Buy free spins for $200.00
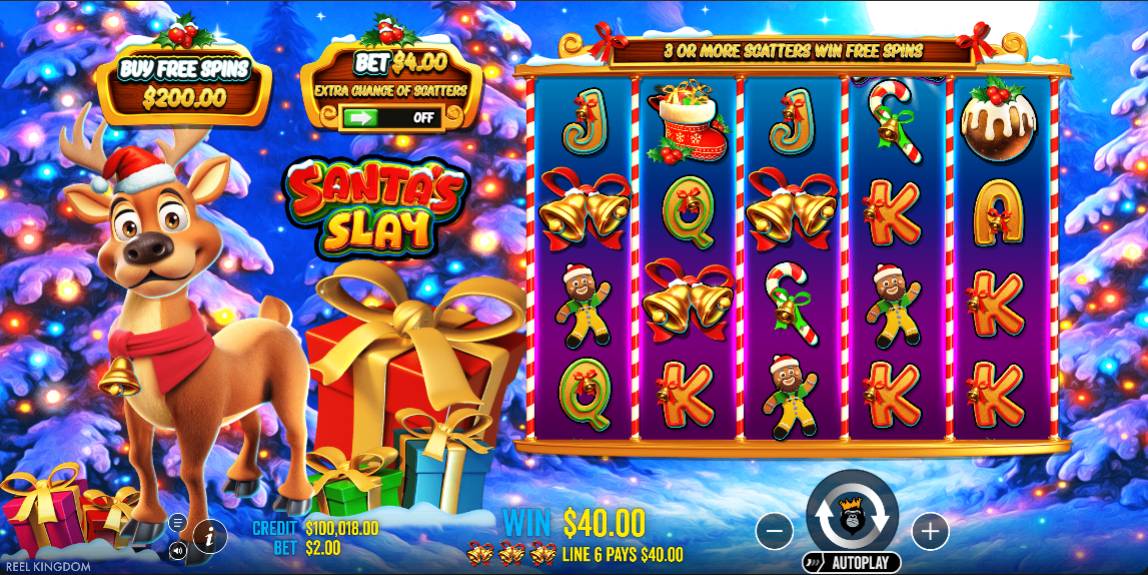 (183, 83)
